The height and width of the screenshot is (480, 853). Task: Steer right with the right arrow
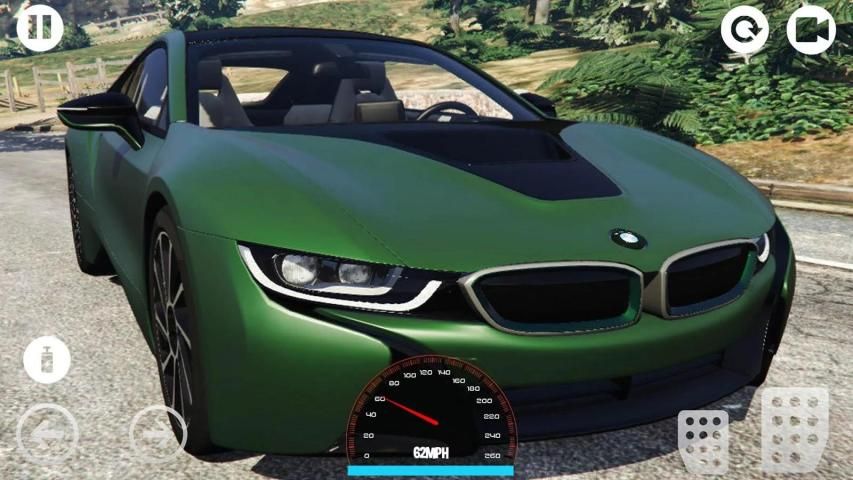pyautogui.click(x=158, y=435)
